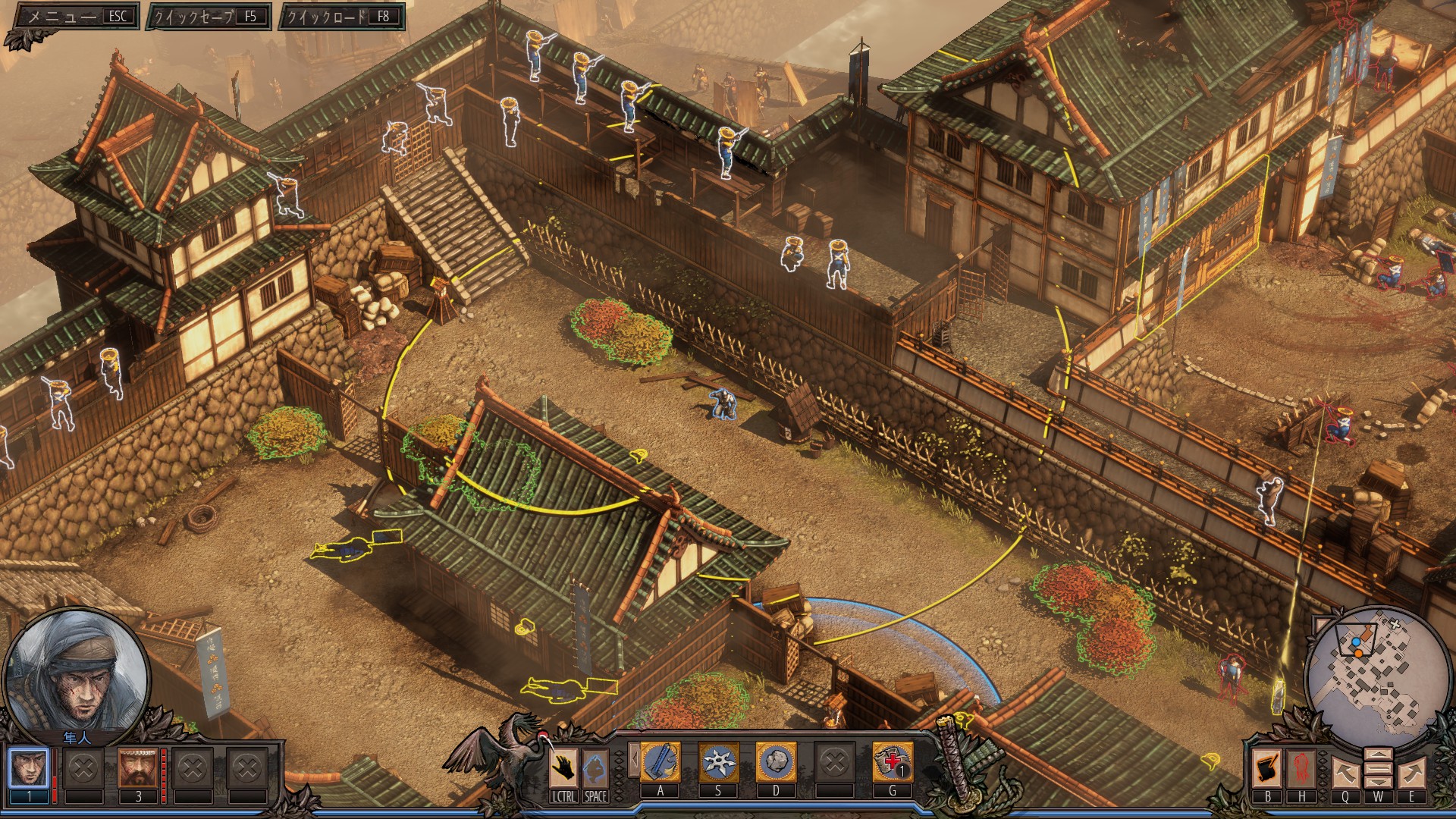This screenshot has height=819, width=1456.
Task: Click the minimap zoom-out down arrow
Action: tap(1378, 781)
